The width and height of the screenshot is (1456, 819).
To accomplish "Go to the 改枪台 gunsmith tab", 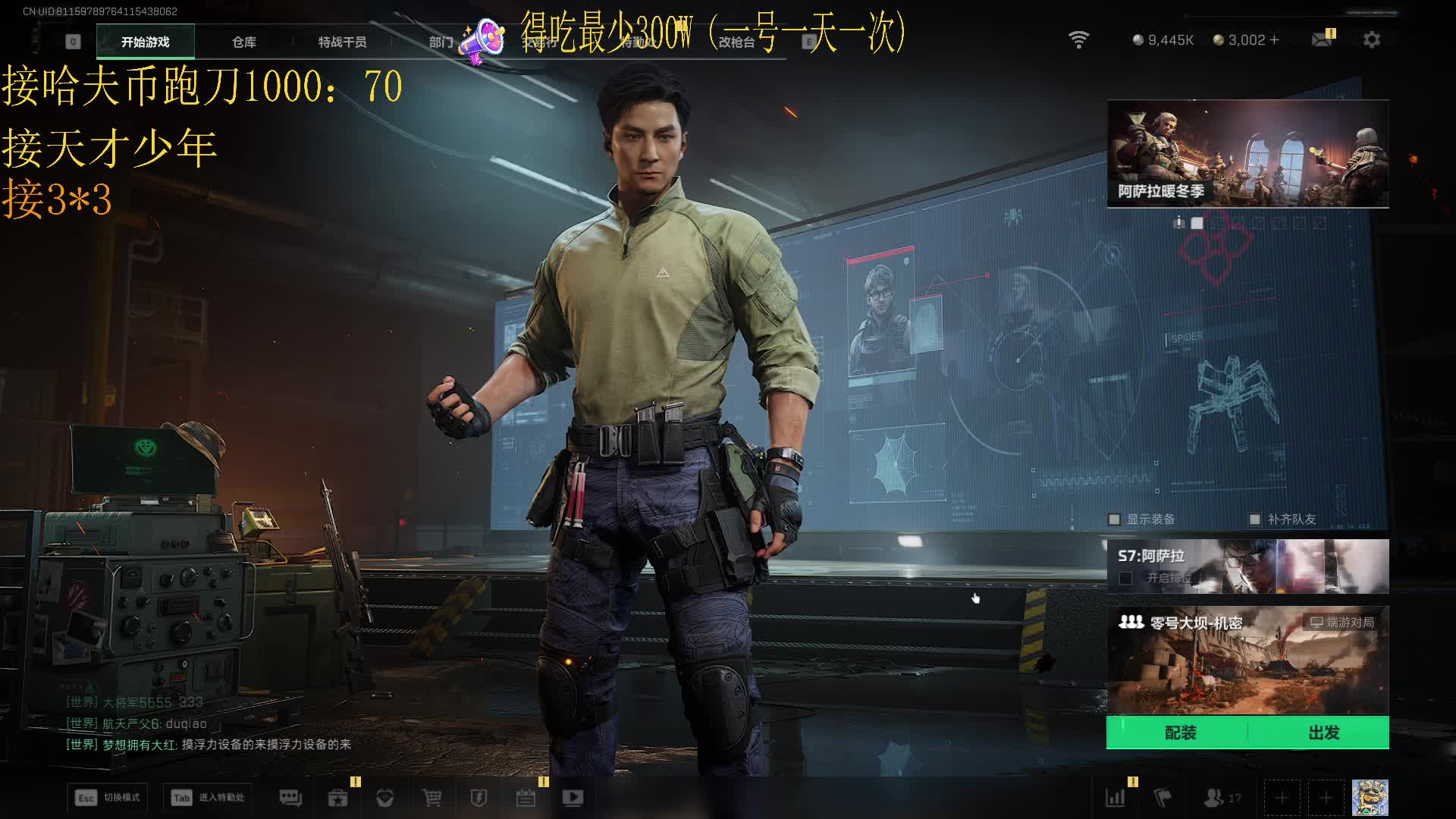I will click(x=736, y=42).
